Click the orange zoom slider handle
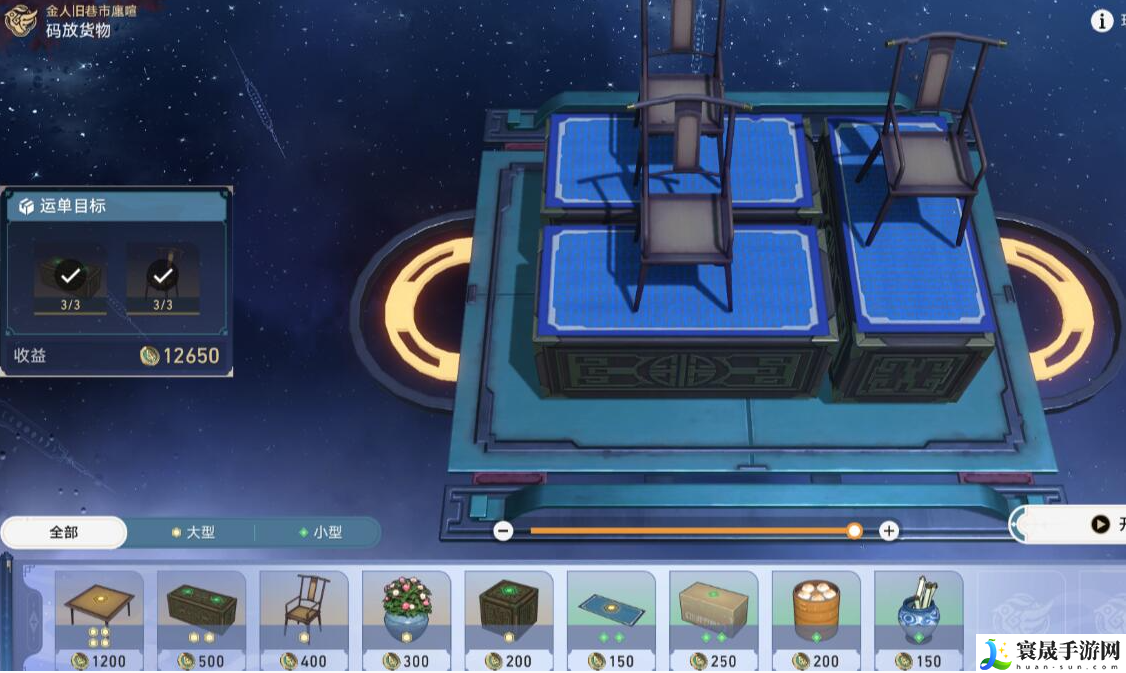Screen dimensions: 1126x673 (854, 531)
